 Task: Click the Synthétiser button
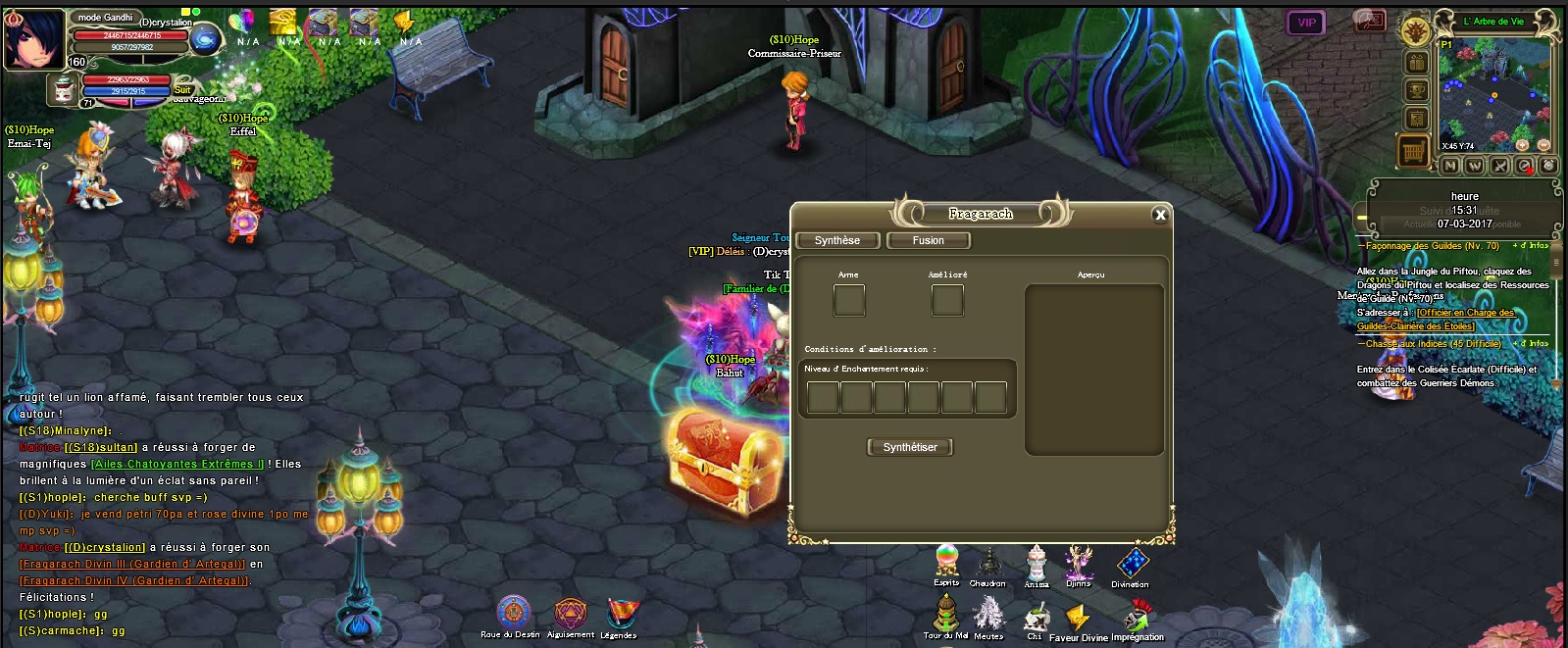point(910,447)
